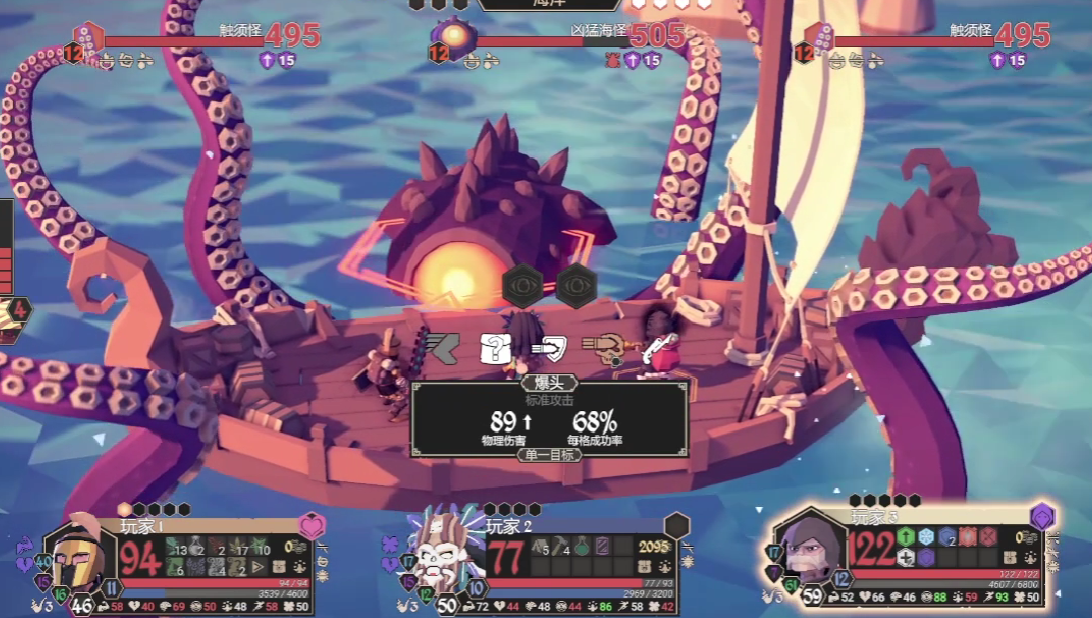
Task: Choose the bullet-through-shield attack ability
Action: tap(549, 348)
